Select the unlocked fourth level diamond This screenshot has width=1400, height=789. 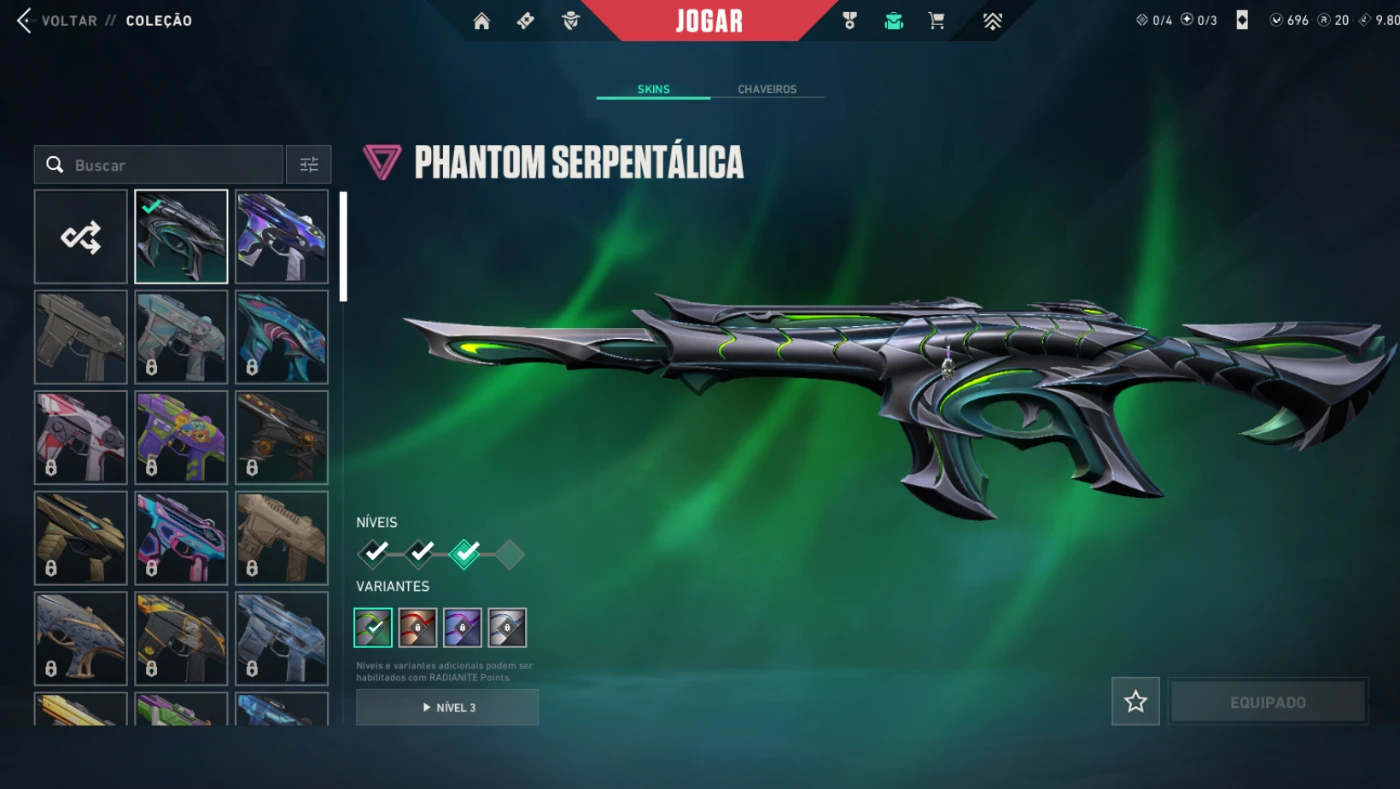coord(509,554)
